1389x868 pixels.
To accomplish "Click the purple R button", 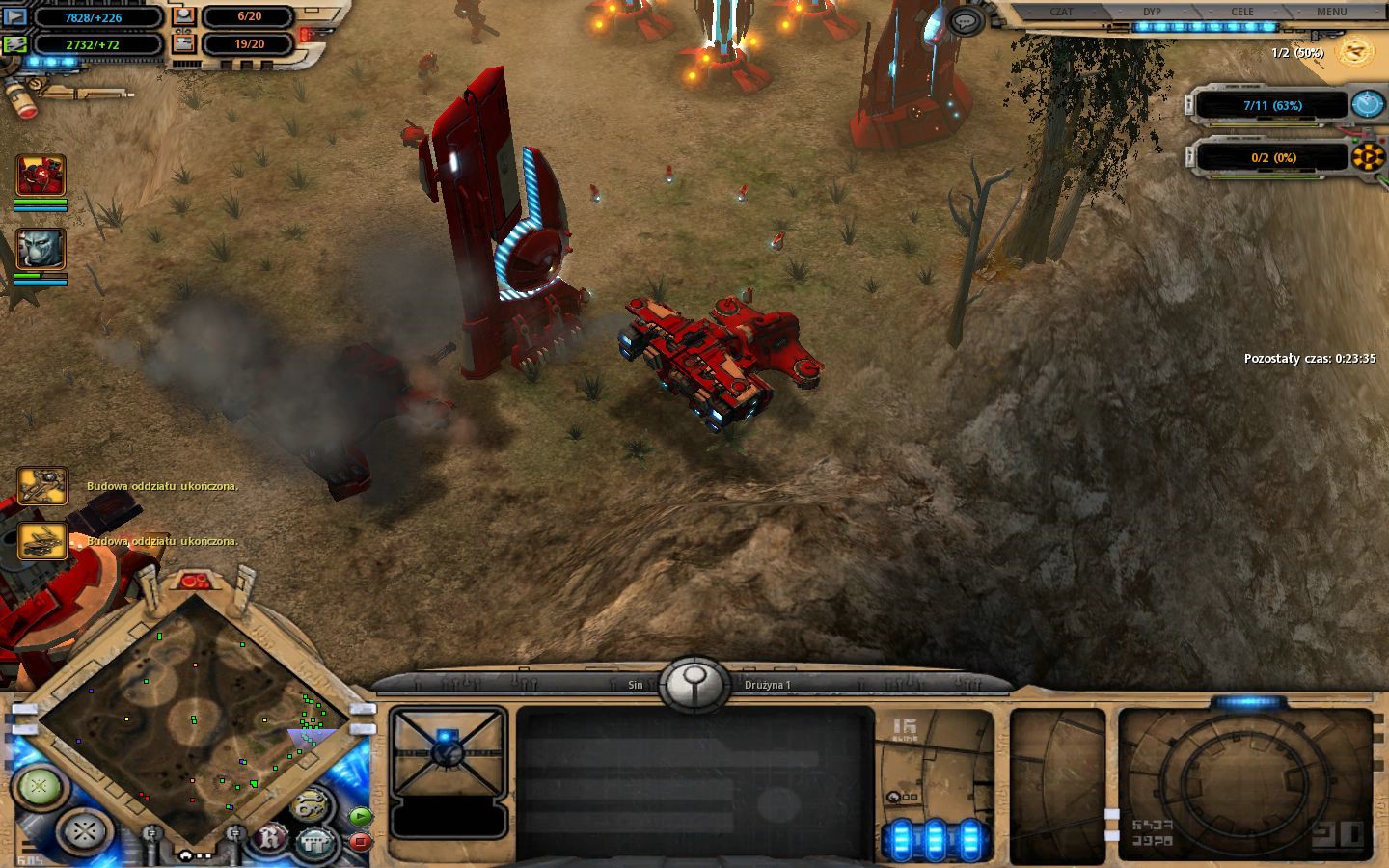I will (x=271, y=839).
